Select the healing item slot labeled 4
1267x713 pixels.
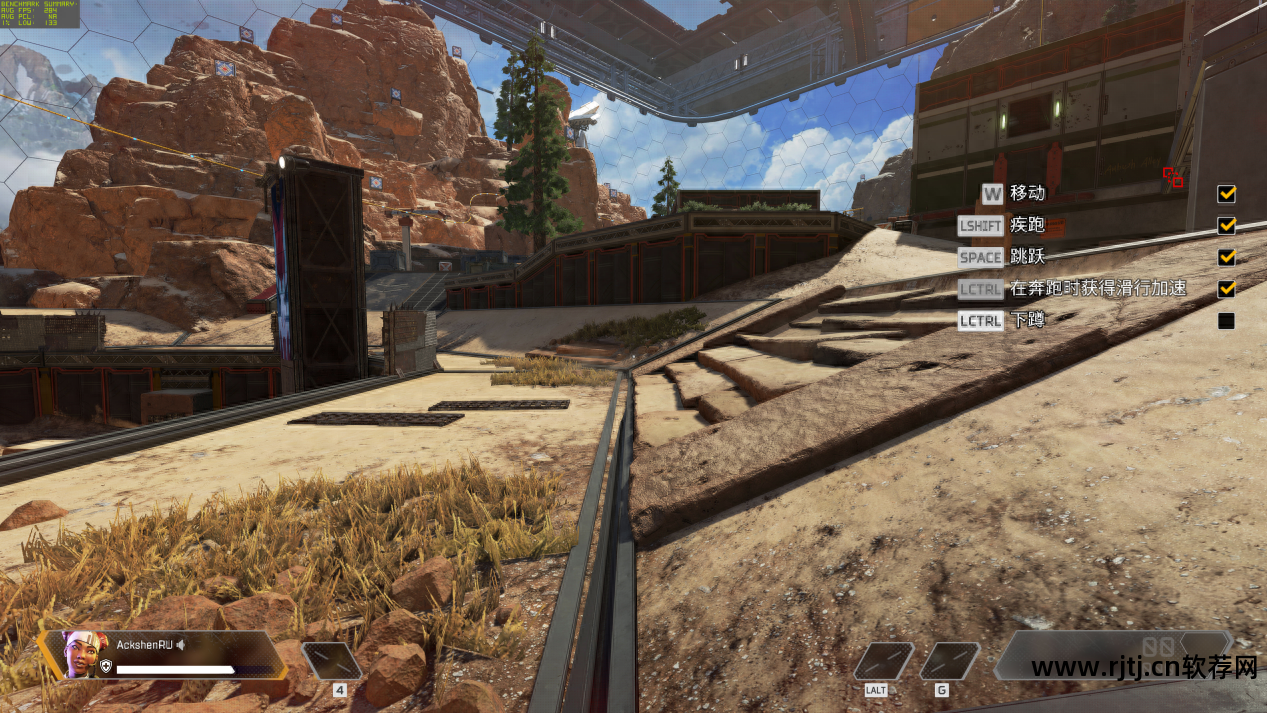tap(332, 661)
